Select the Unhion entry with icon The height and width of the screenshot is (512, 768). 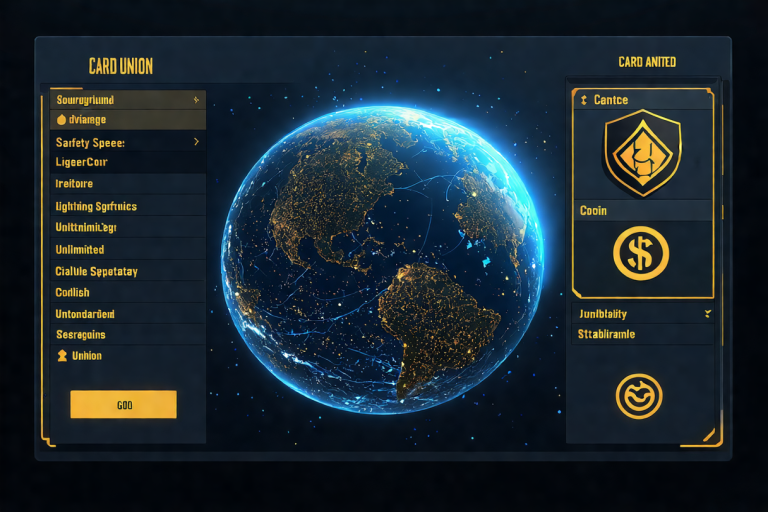127,355
